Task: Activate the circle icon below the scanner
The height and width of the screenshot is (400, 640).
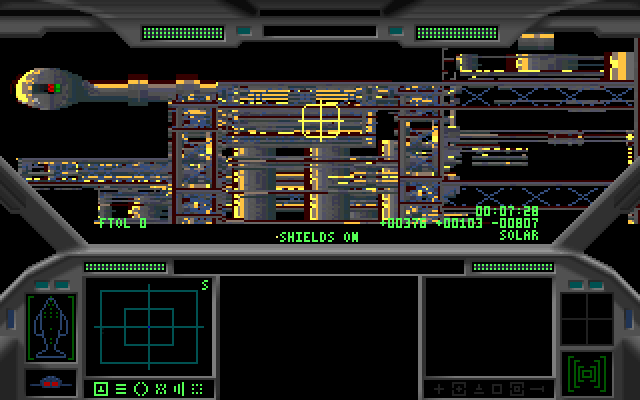Action: point(140,388)
